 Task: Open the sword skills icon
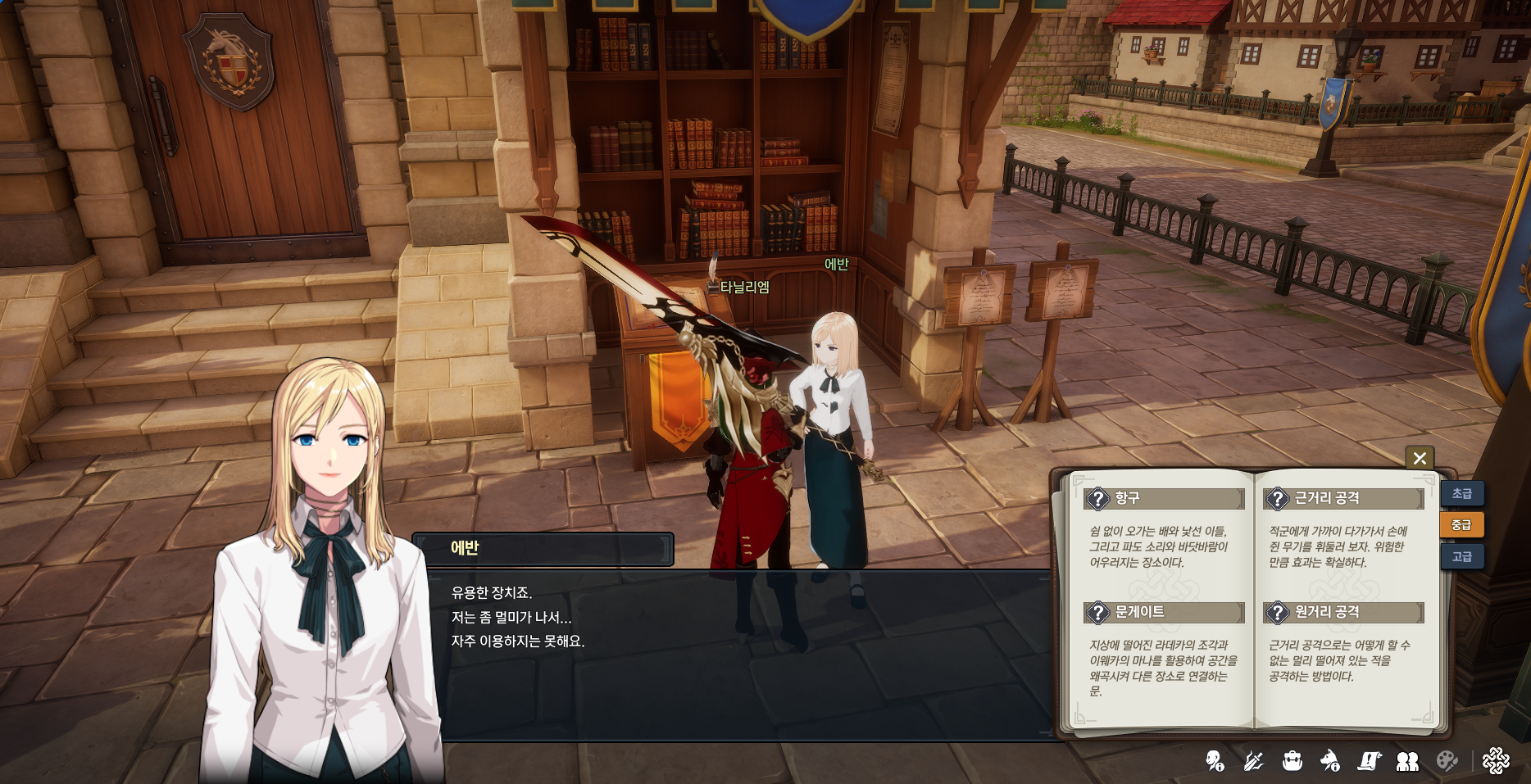pos(1253,761)
